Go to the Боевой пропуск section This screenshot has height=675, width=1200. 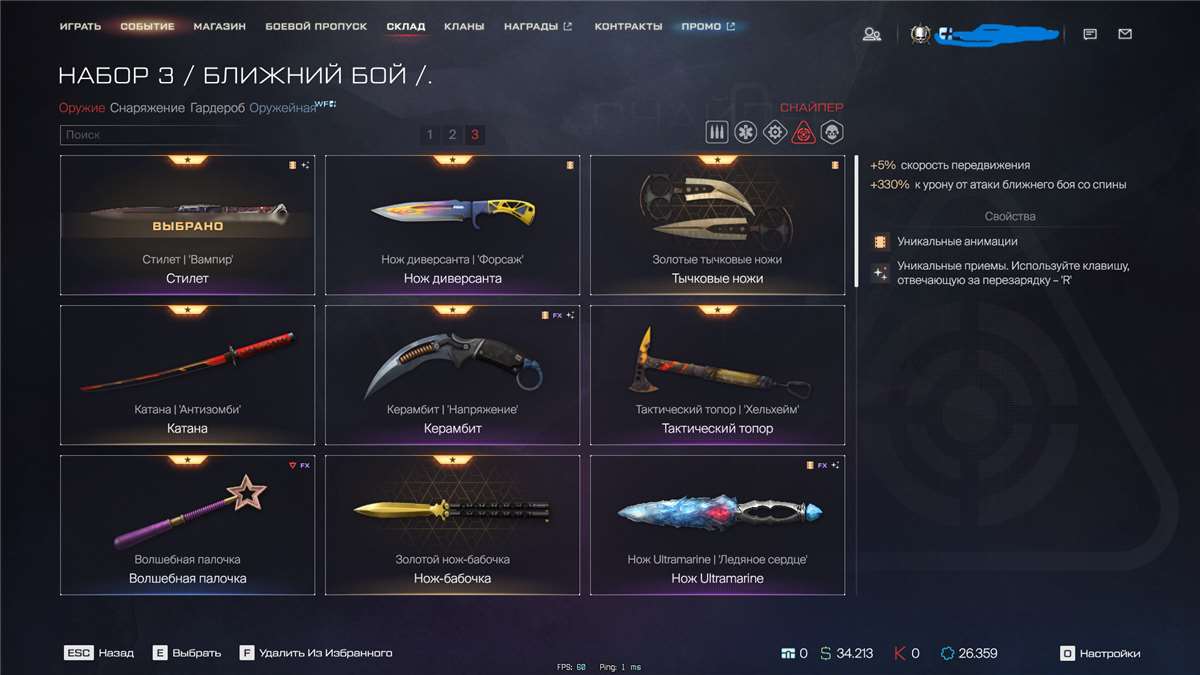click(316, 26)
